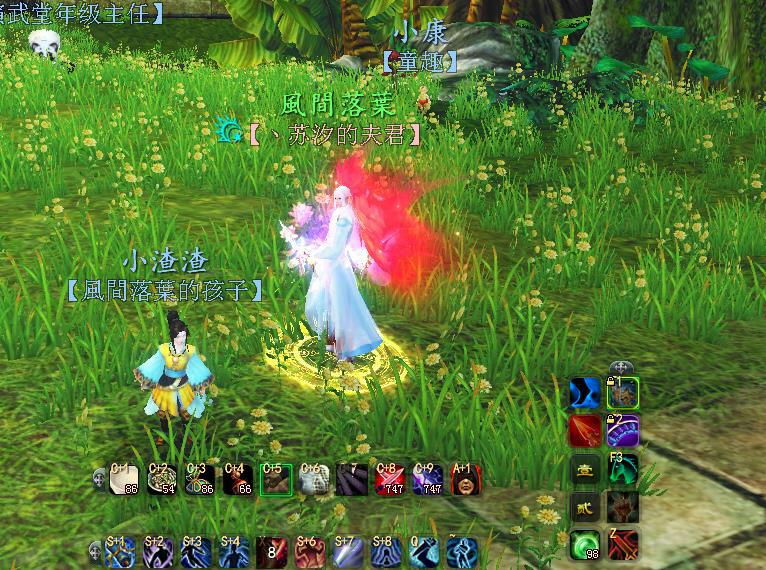This screenshot has width=766, height=570.
Task: Select the highlighted C+5 hotbar slot
Action: tap(275, 480)
